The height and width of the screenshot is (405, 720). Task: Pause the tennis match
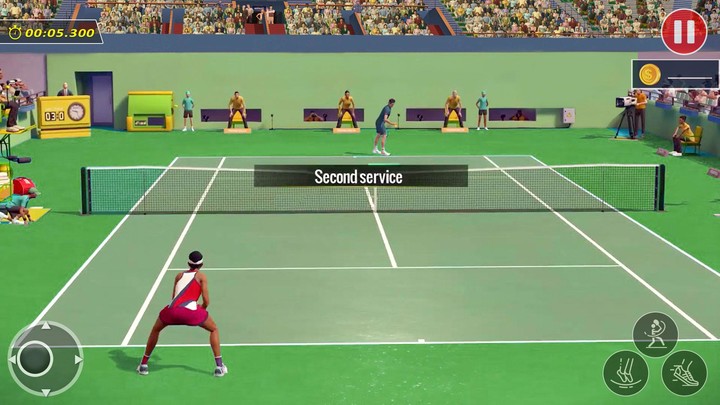(x=684, y=31)
